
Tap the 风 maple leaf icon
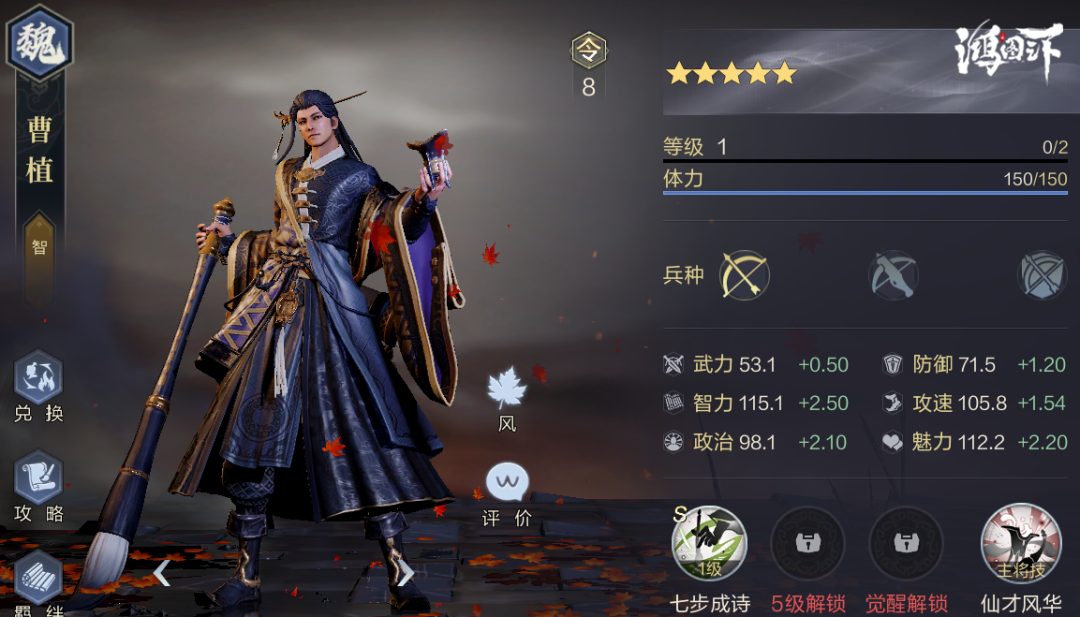507,388
